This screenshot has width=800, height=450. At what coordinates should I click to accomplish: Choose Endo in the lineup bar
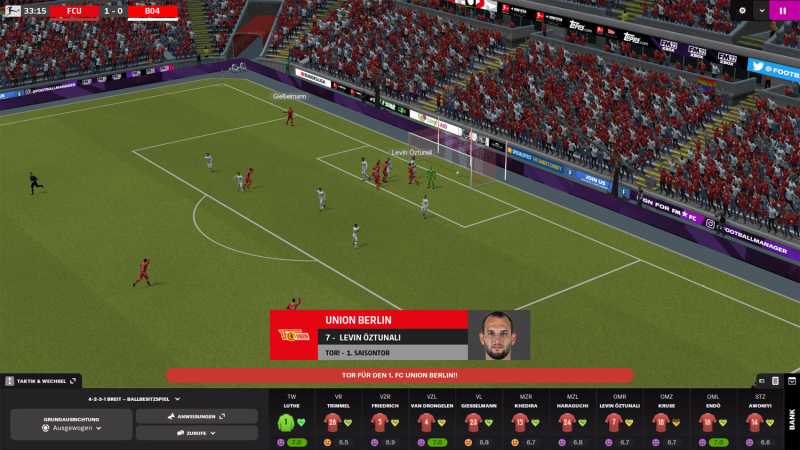pos(705,421)
